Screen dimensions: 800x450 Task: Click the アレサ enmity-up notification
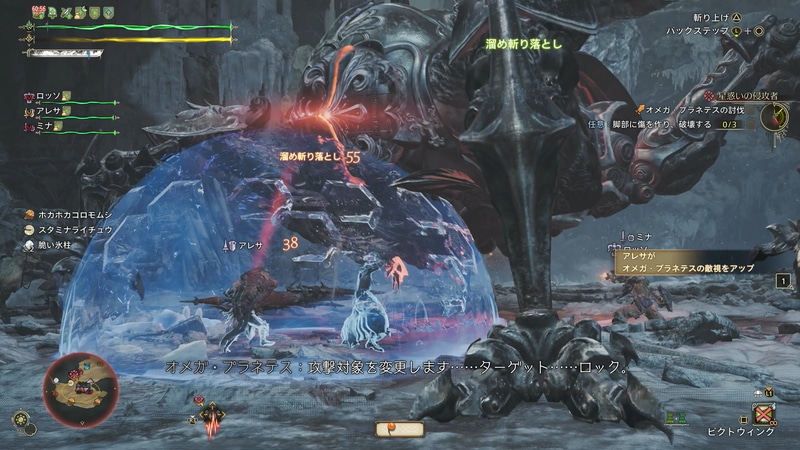690,262
